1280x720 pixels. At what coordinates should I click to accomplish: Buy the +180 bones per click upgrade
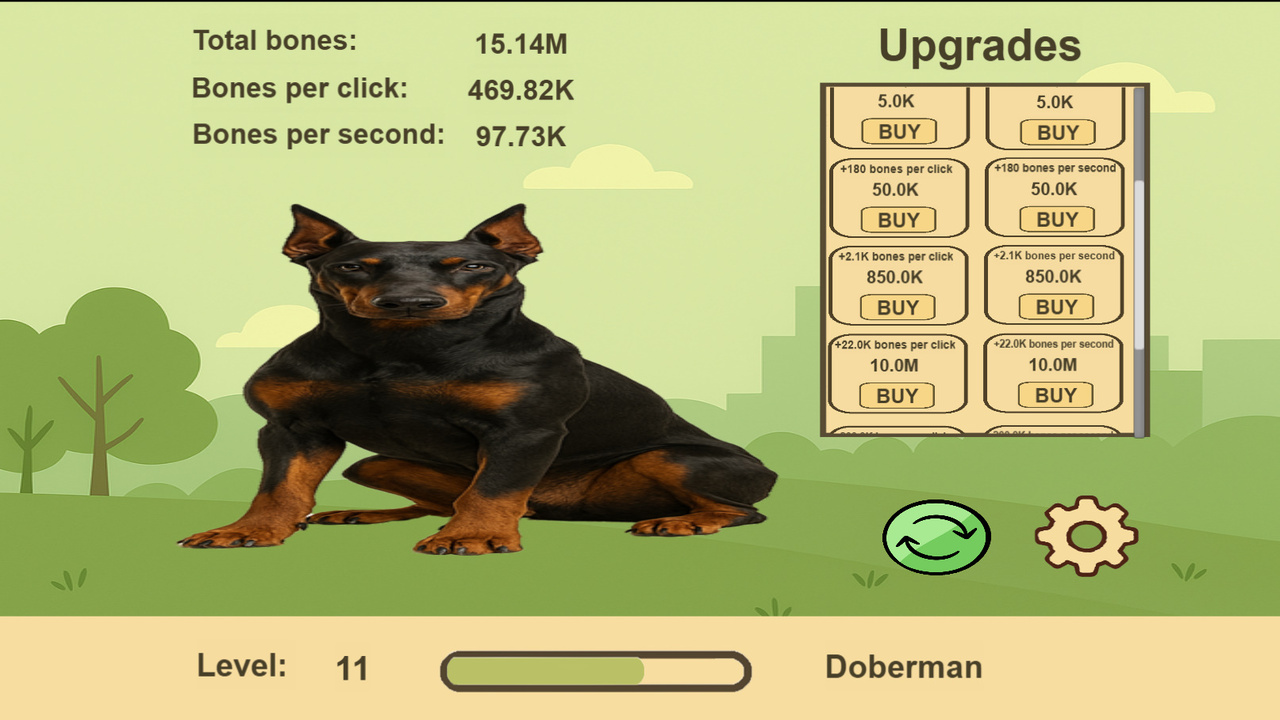pyautogui.click(x=898, y=220)
